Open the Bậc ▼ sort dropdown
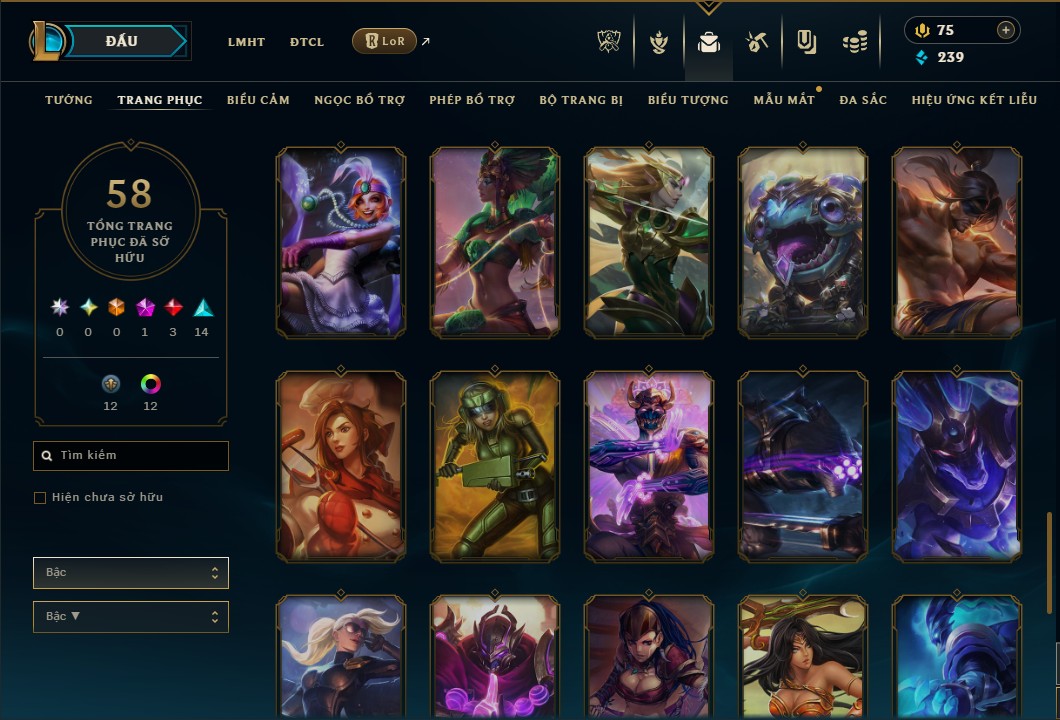This screenshot has height=720, width=1060. [131, 617]
